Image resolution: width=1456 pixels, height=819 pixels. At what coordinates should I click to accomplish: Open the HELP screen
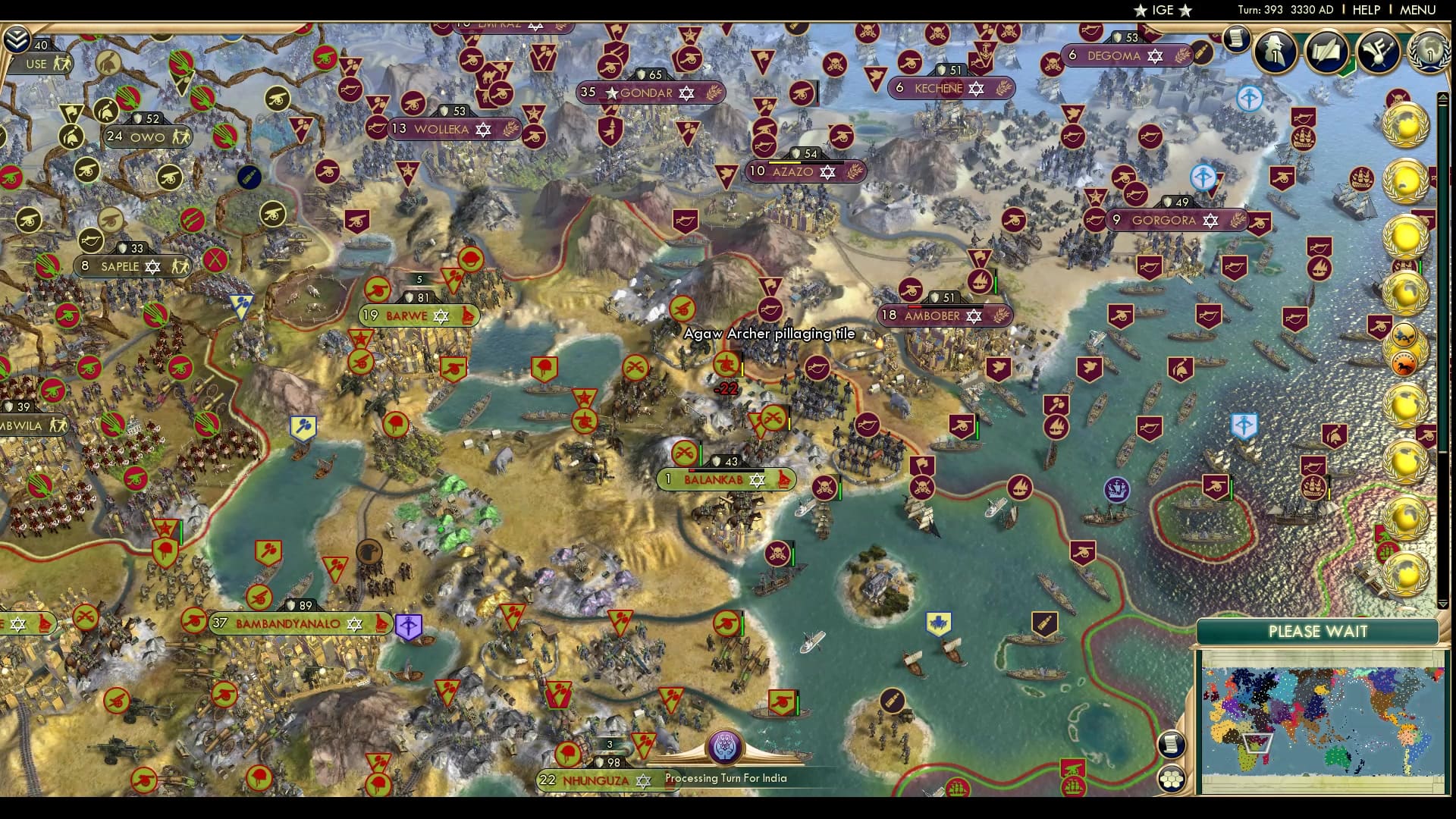pyautogui.click(x=1366, y=10)
